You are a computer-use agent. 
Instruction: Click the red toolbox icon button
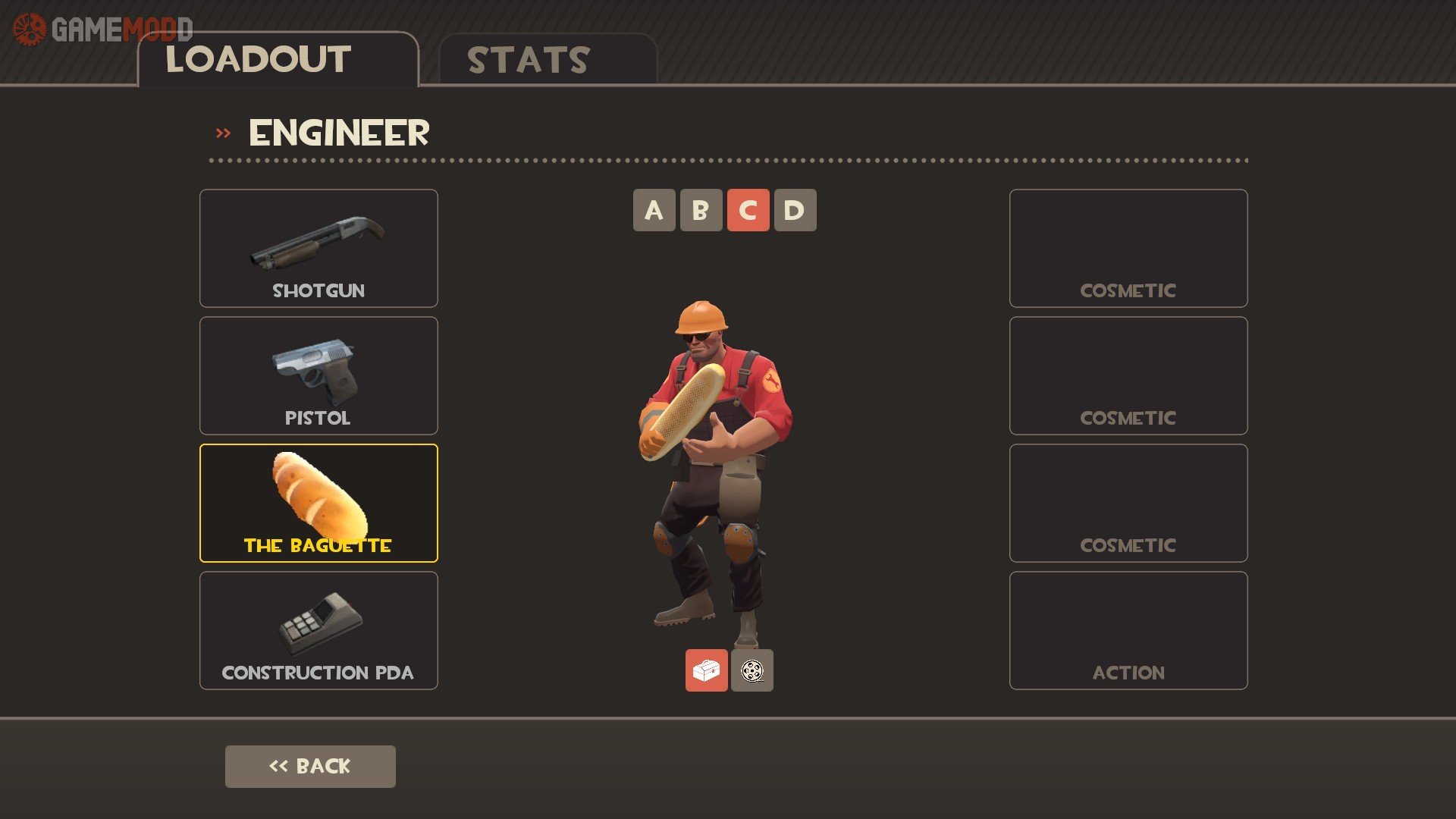706,670
